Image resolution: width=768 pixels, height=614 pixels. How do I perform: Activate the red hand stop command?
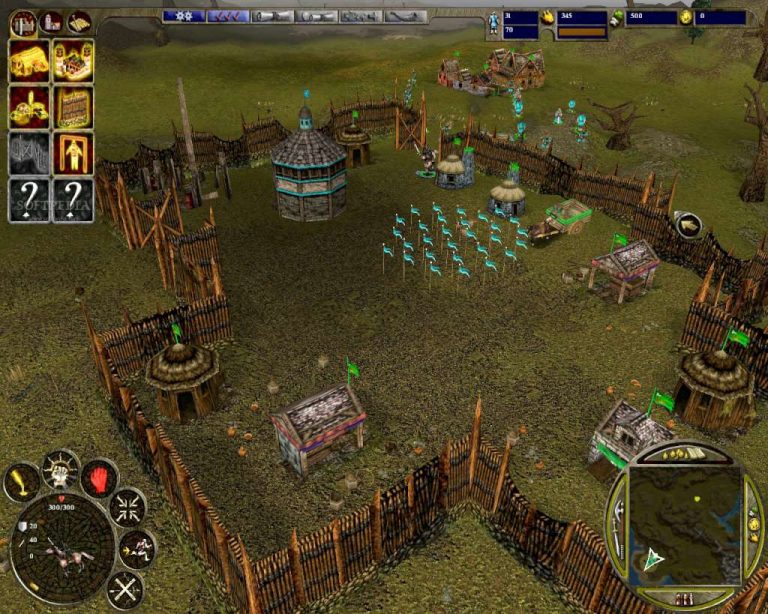coord(100,478)
